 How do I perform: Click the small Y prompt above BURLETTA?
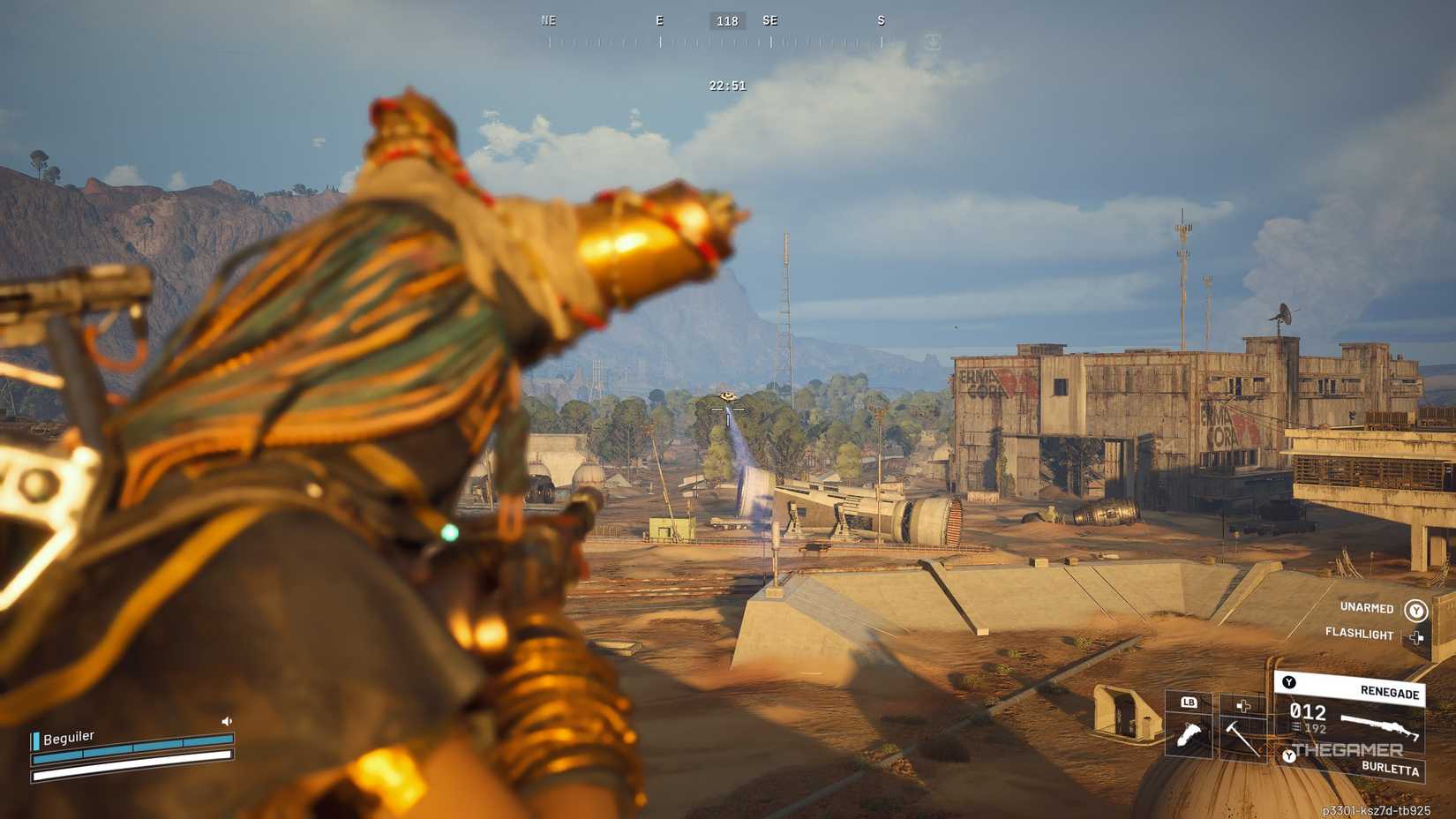coord(1289,756)
